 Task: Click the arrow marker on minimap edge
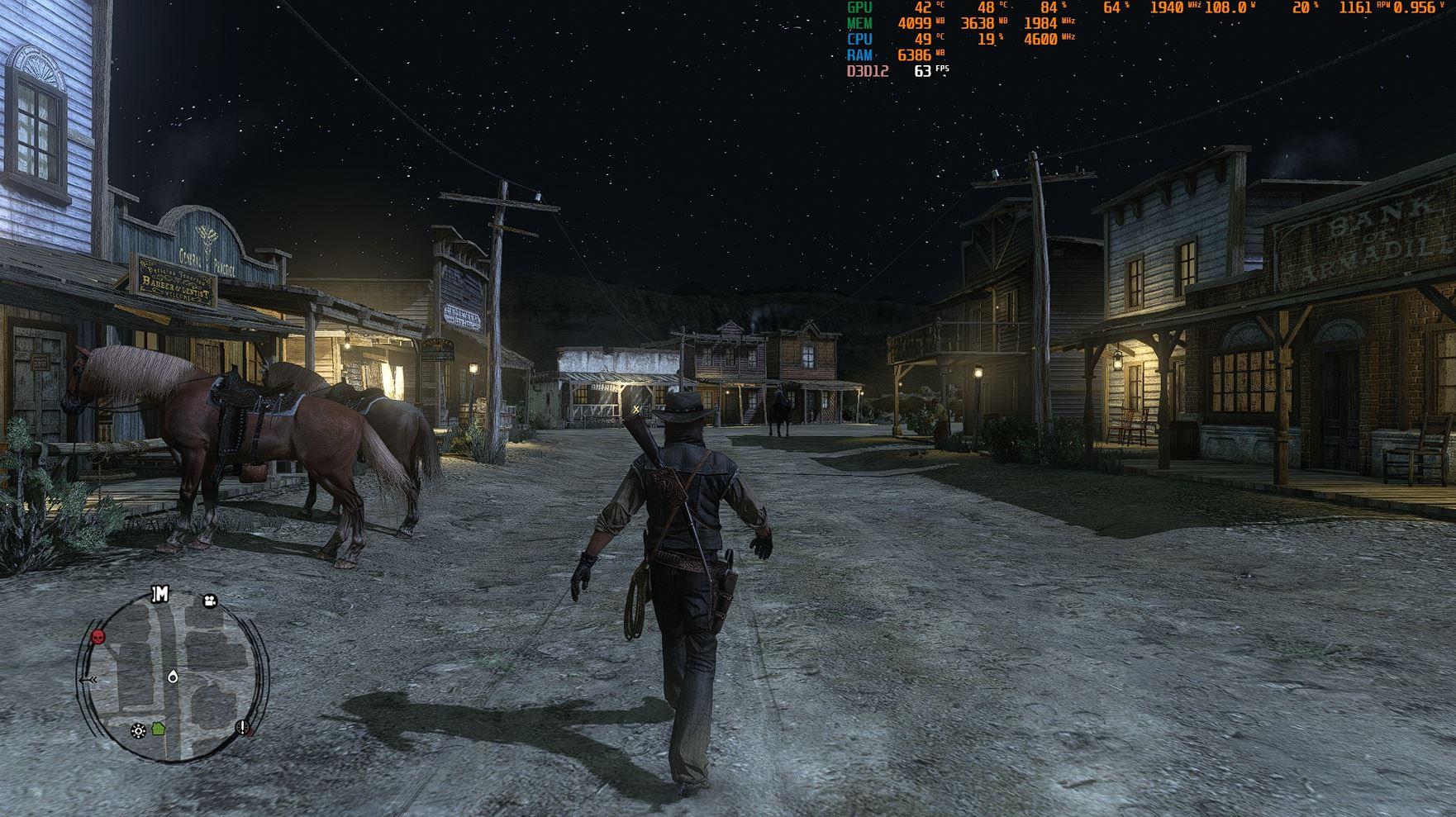(89, 679)
